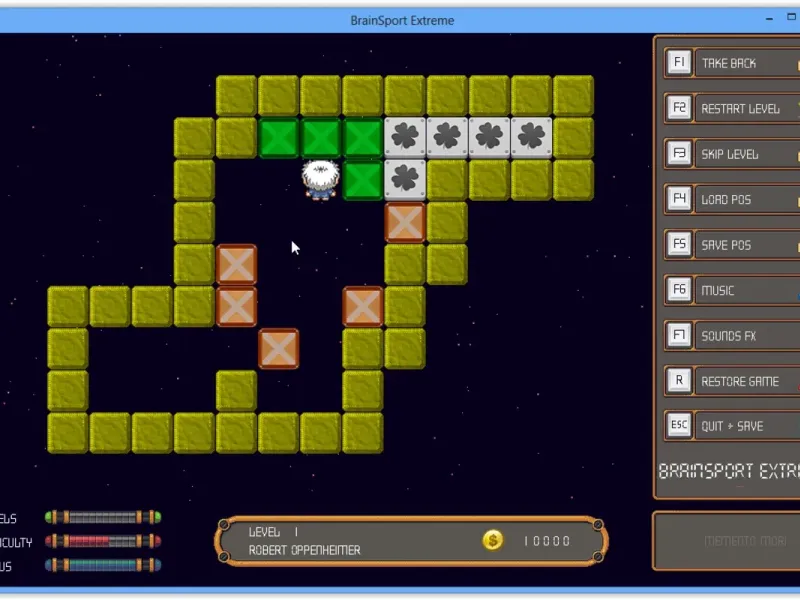This screenshot has width=800, height=600.
Task: Activate the Load Pos button
Action: [727, 200]
